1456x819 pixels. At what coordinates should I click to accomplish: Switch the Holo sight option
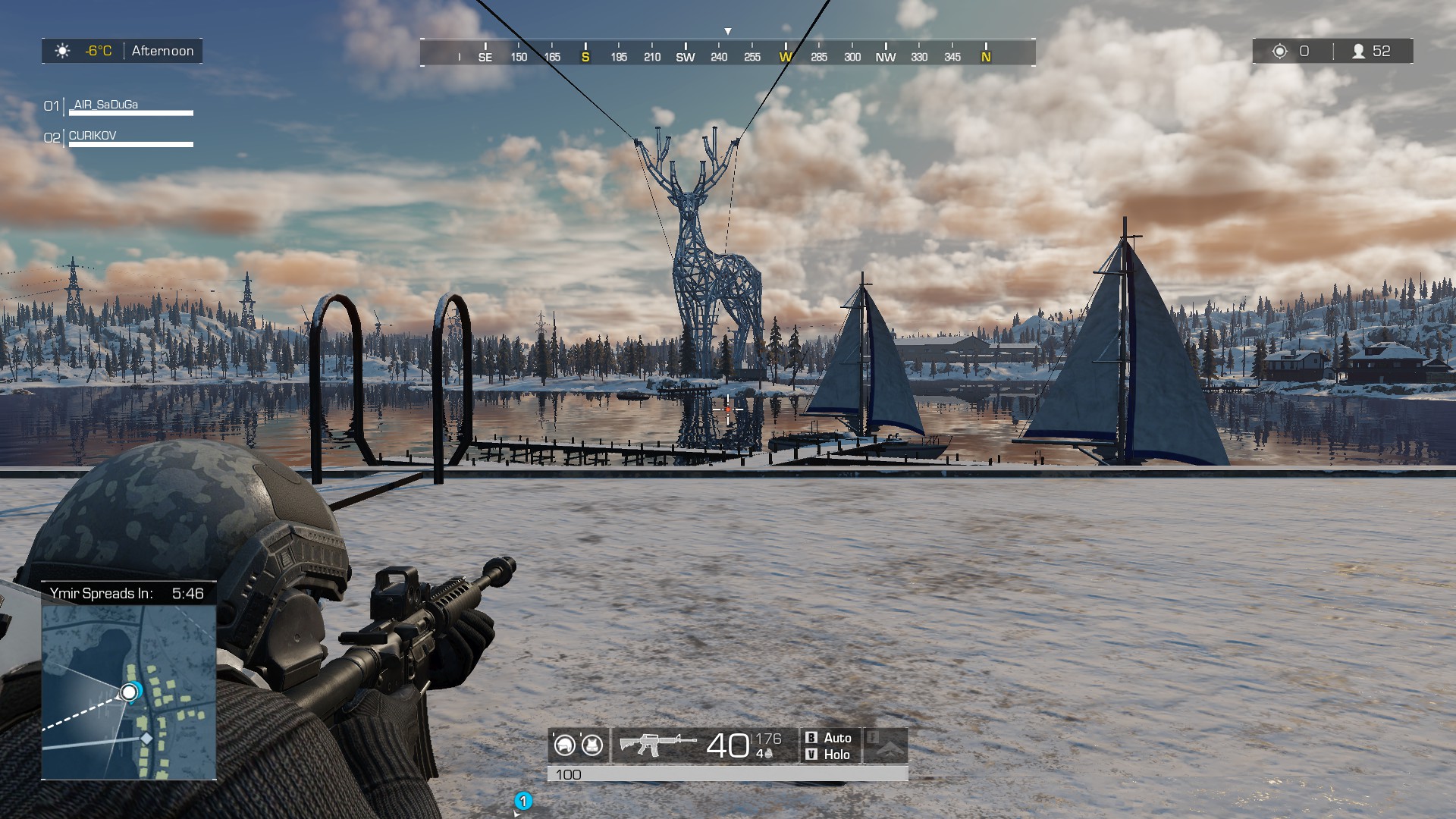click(837, 755)
